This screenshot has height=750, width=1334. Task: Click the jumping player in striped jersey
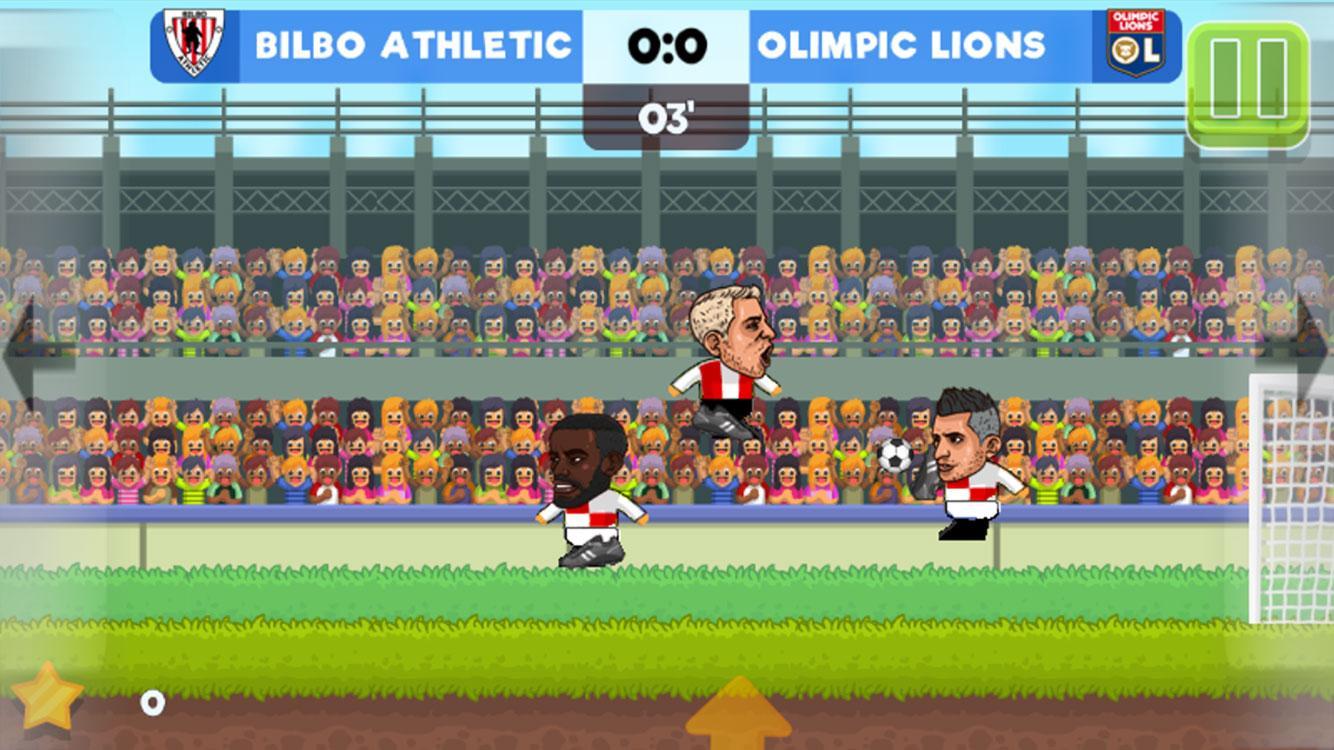[x=728, y=360]
